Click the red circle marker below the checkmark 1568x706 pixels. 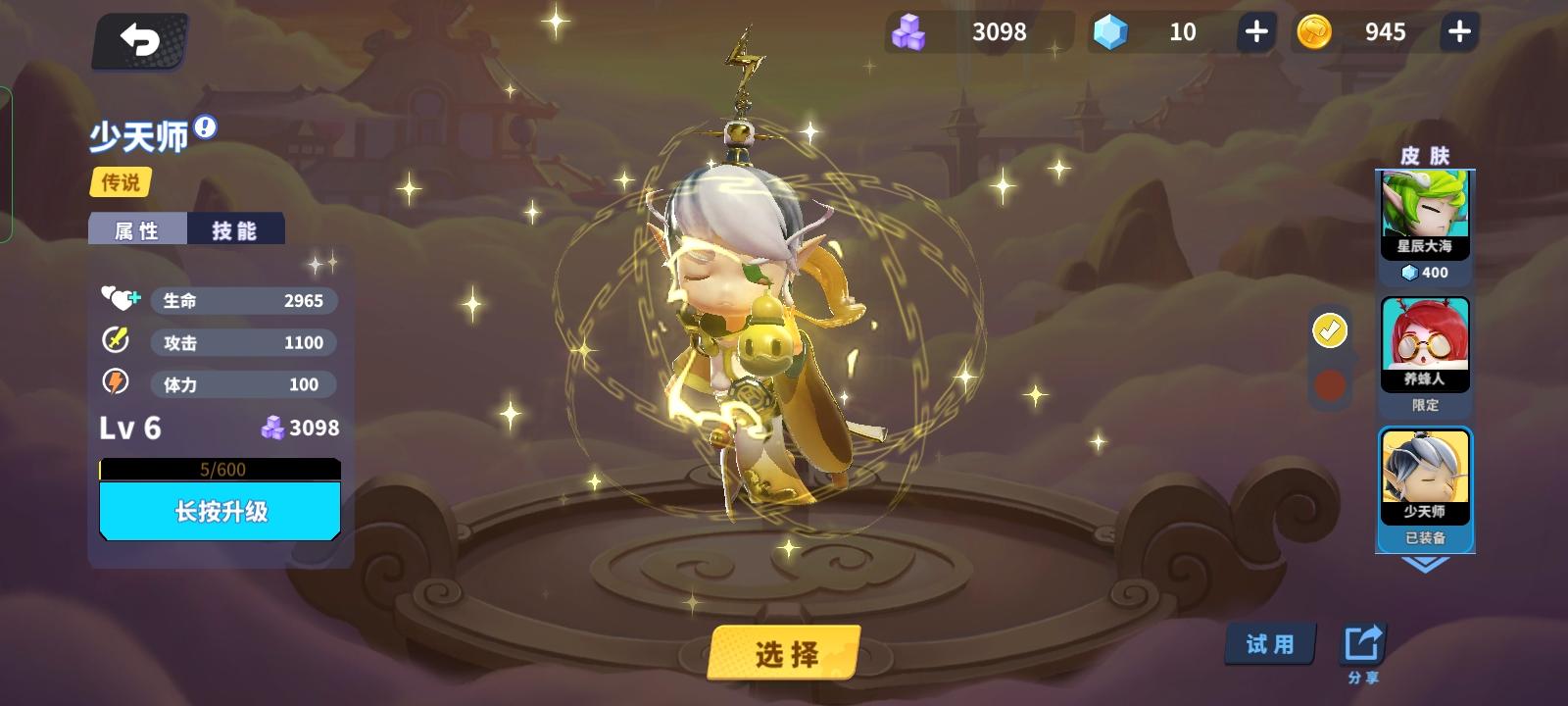coord(1329,386)
